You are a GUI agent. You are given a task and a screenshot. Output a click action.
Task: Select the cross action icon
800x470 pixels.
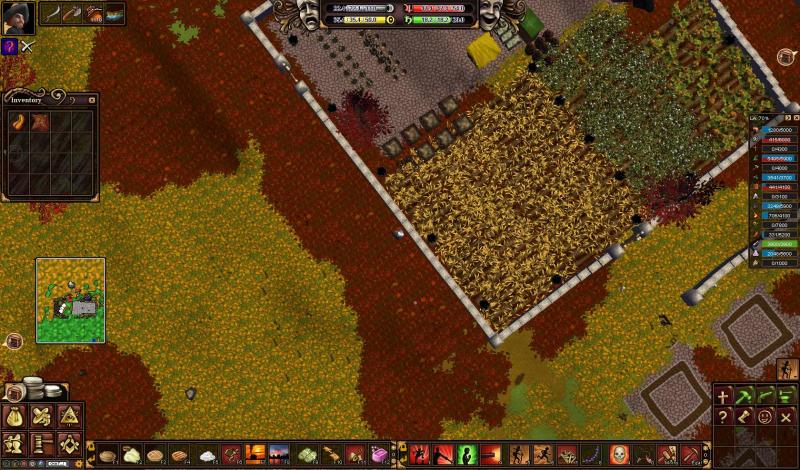(722, 395)
